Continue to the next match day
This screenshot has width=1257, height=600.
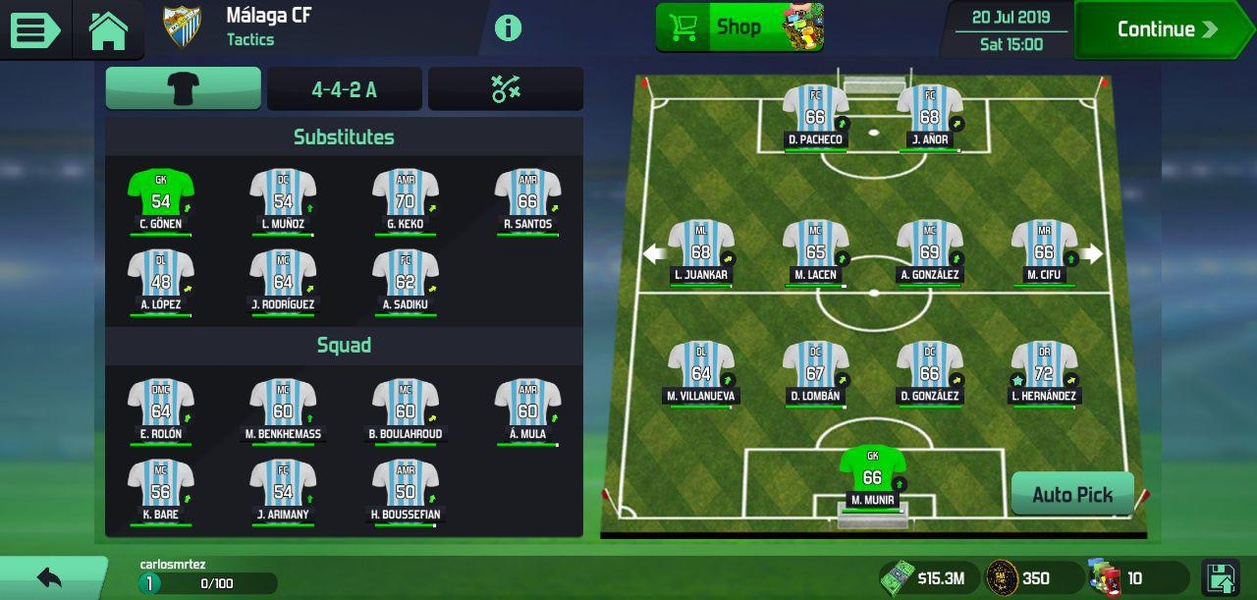1165,30
